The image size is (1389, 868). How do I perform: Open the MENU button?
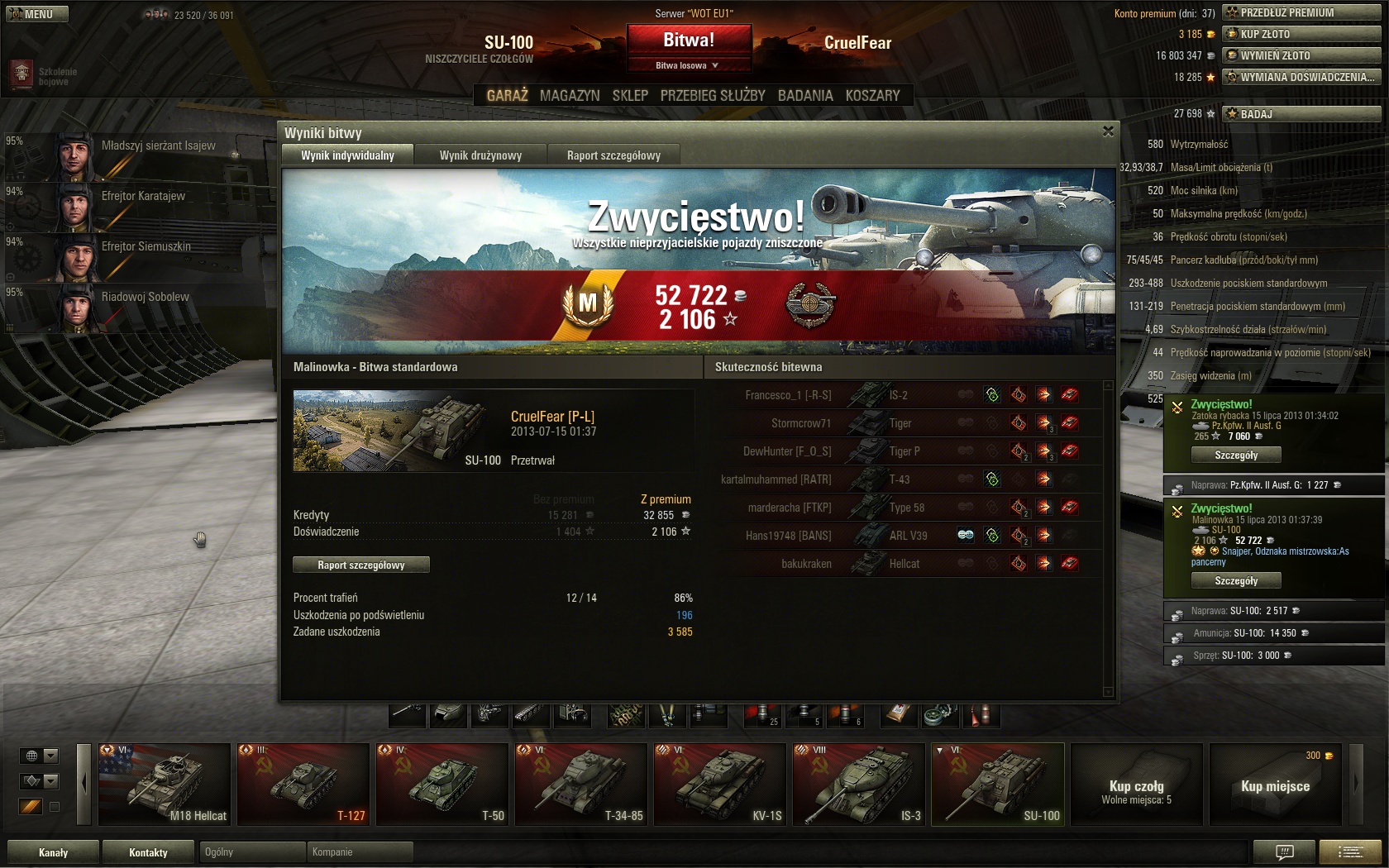coord(37,14)
